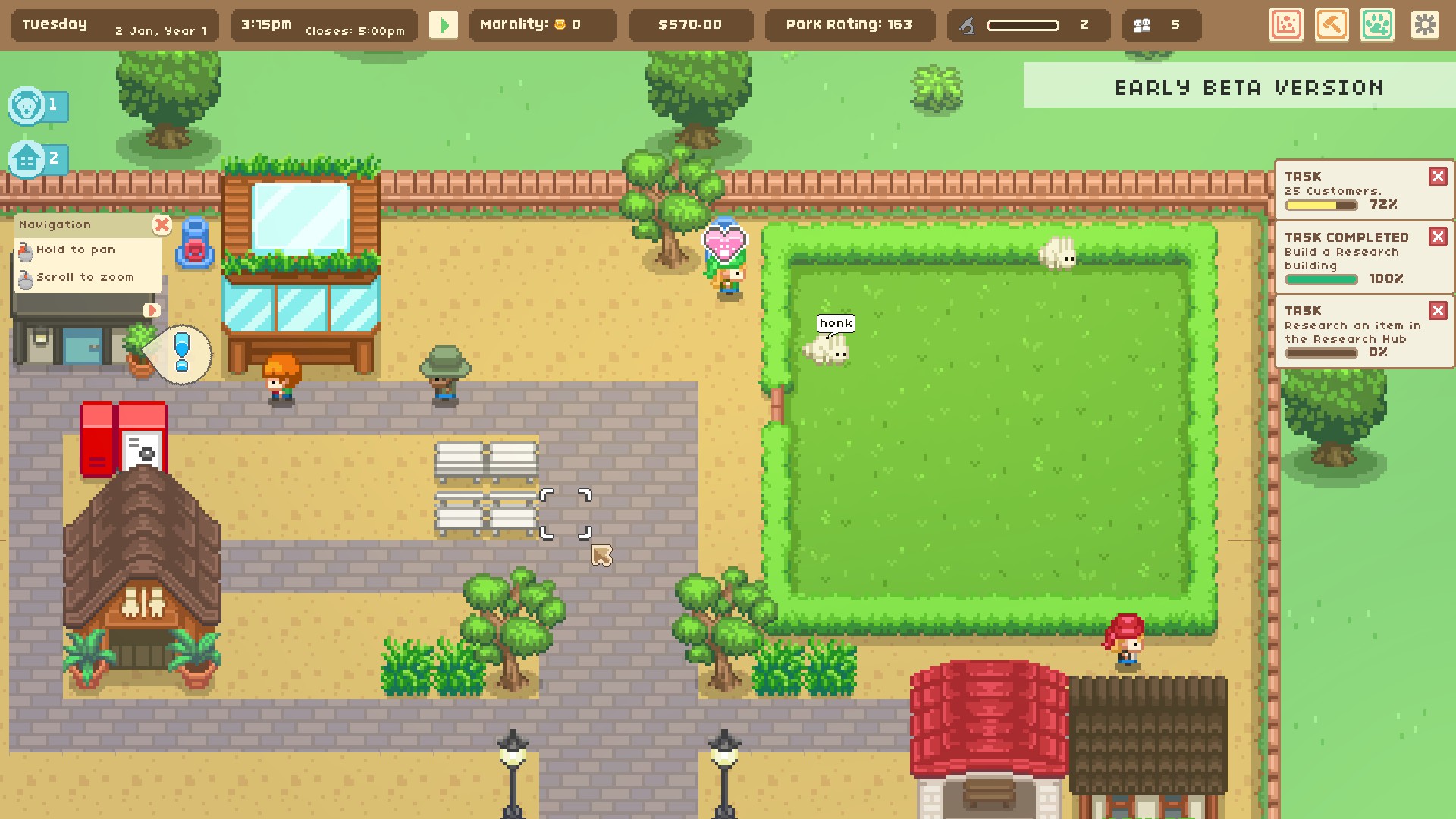Open the exclamation speech bubble near the shop
Image resolution: width=1456 pixels, height=819 pixels.
(x=181, y=351)
